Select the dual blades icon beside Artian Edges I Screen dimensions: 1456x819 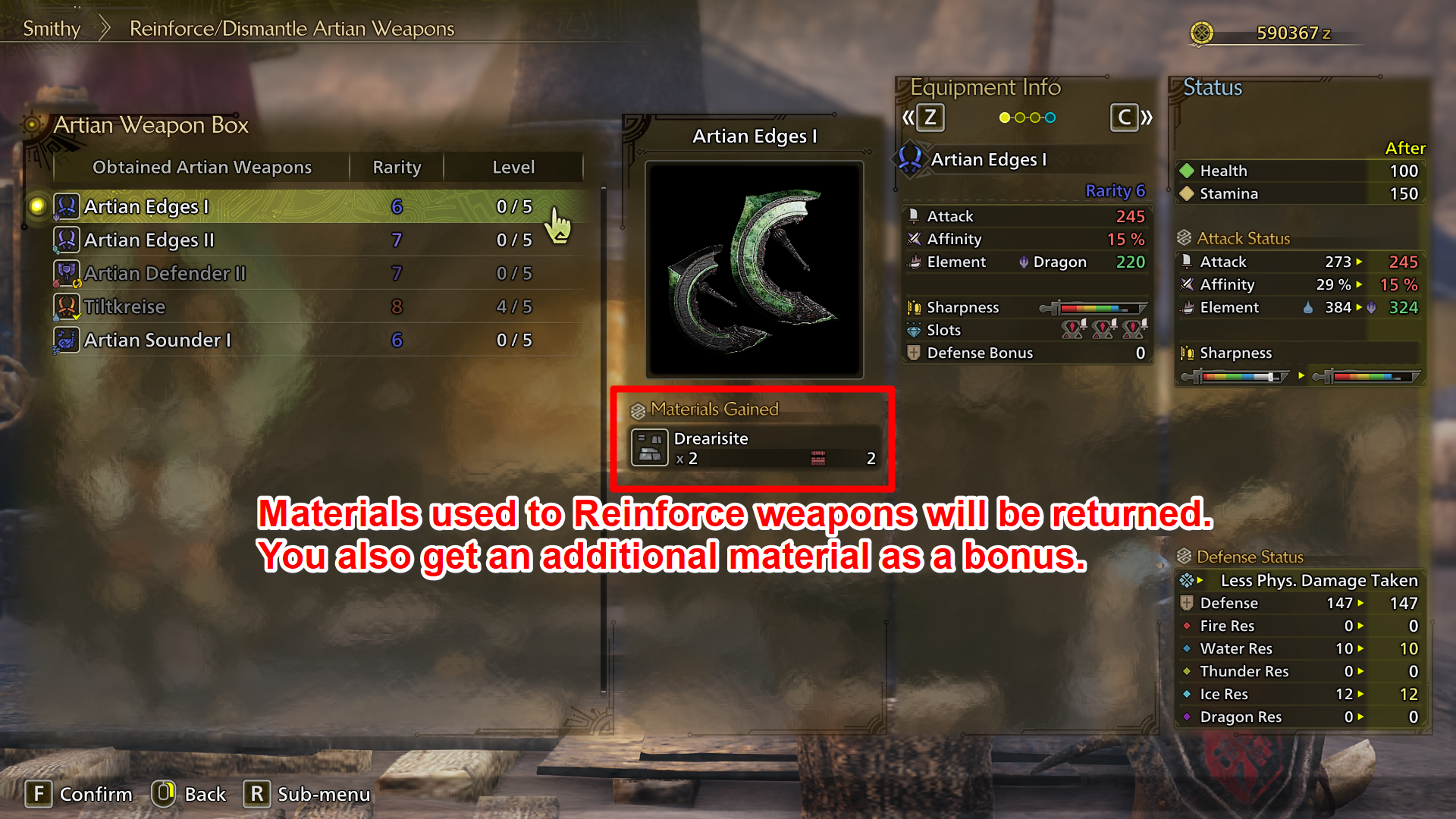(x=67, y=206)
